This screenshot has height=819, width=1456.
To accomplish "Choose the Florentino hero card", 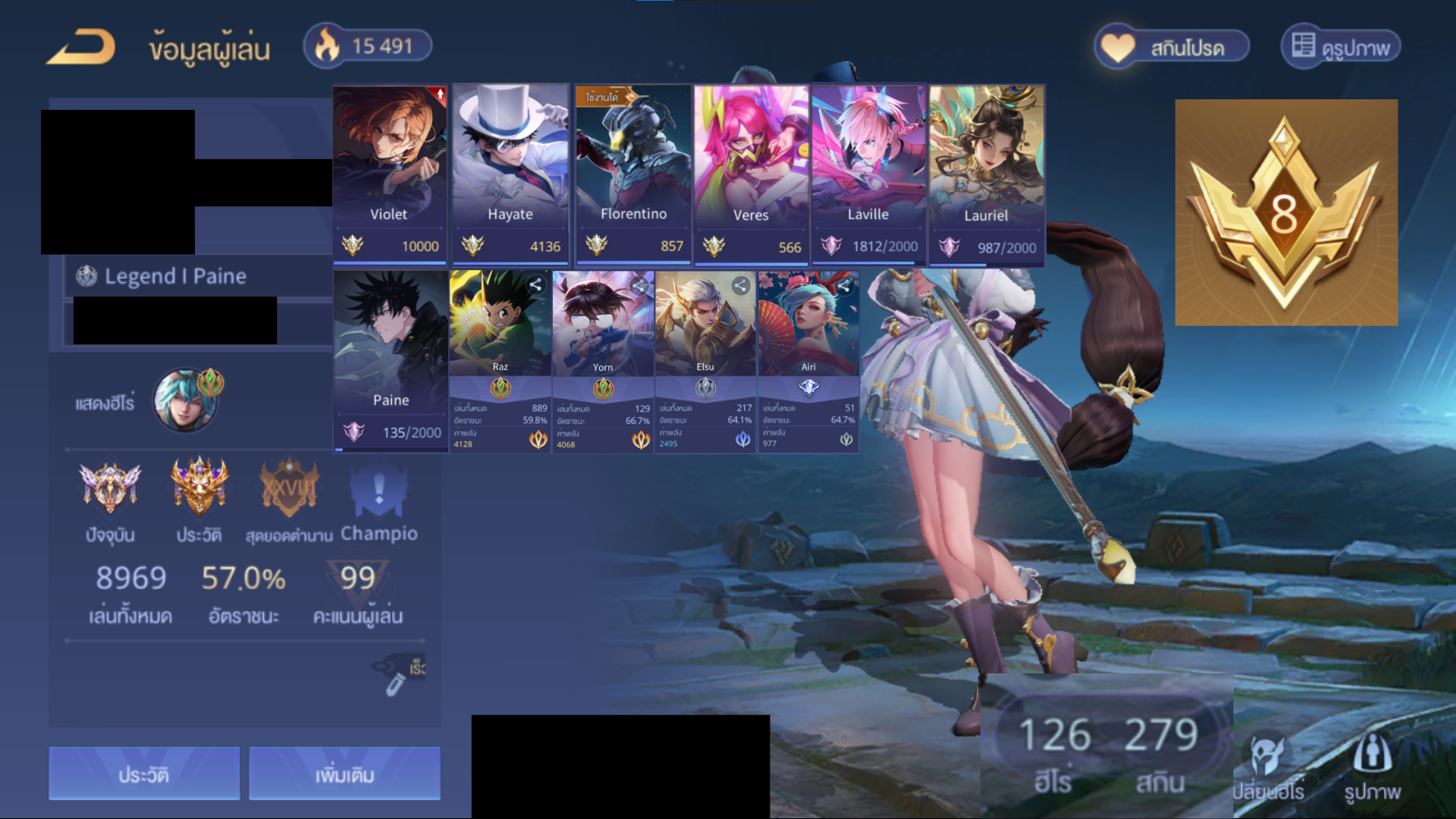I will [x=632, y=174].
